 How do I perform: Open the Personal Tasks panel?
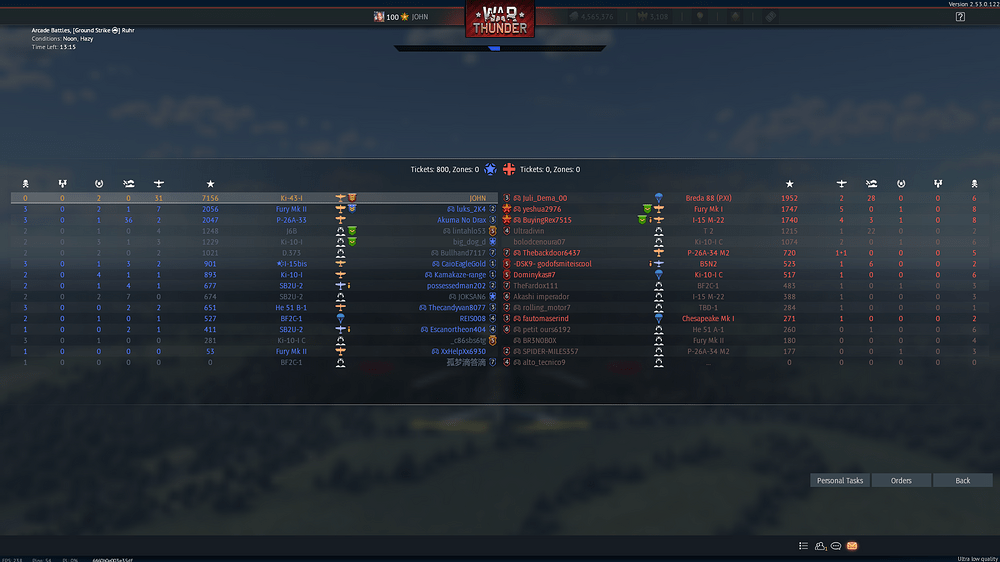[840, 480]
